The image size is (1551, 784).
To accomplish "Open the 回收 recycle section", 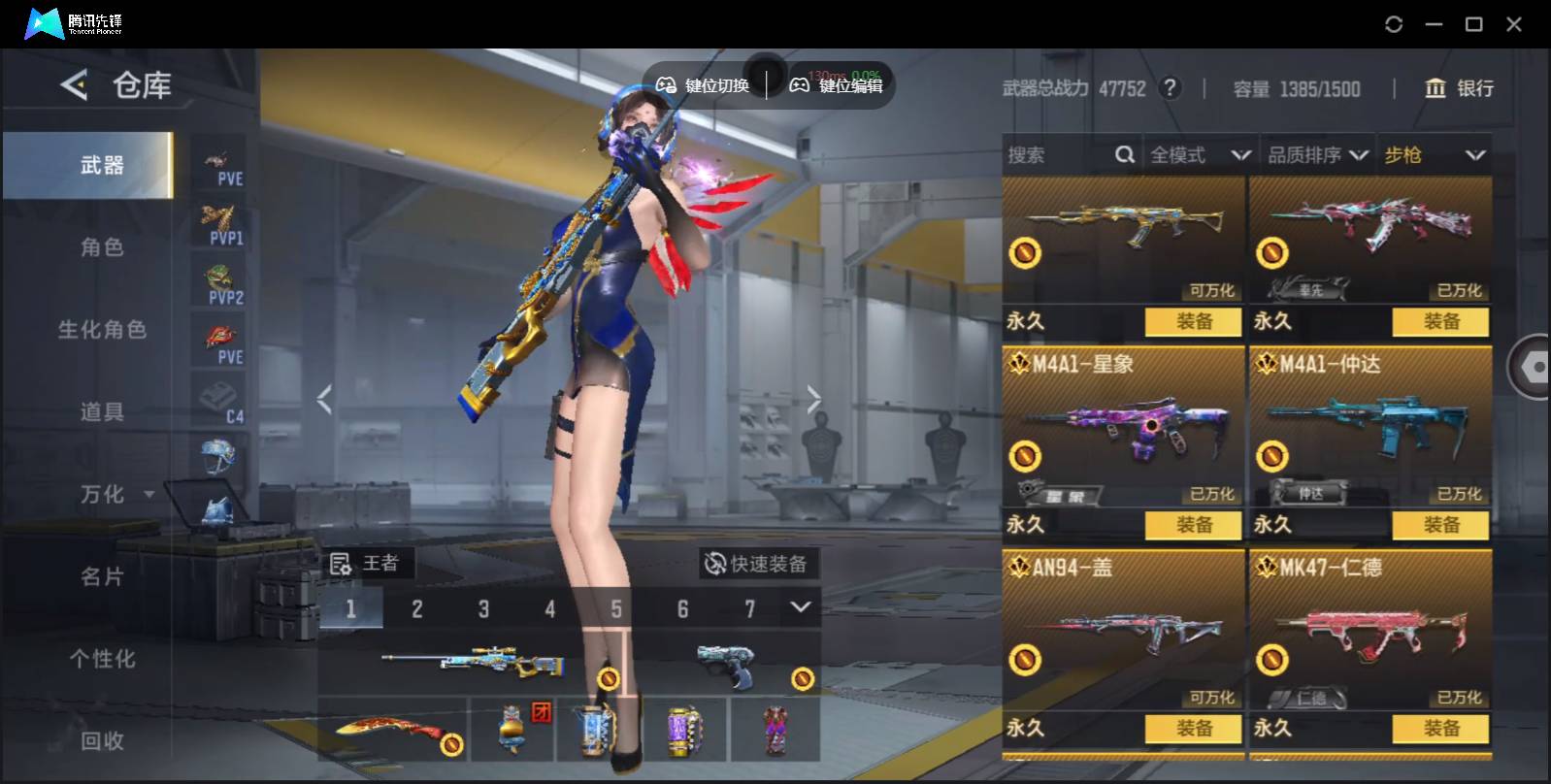I will pos(102,741).
